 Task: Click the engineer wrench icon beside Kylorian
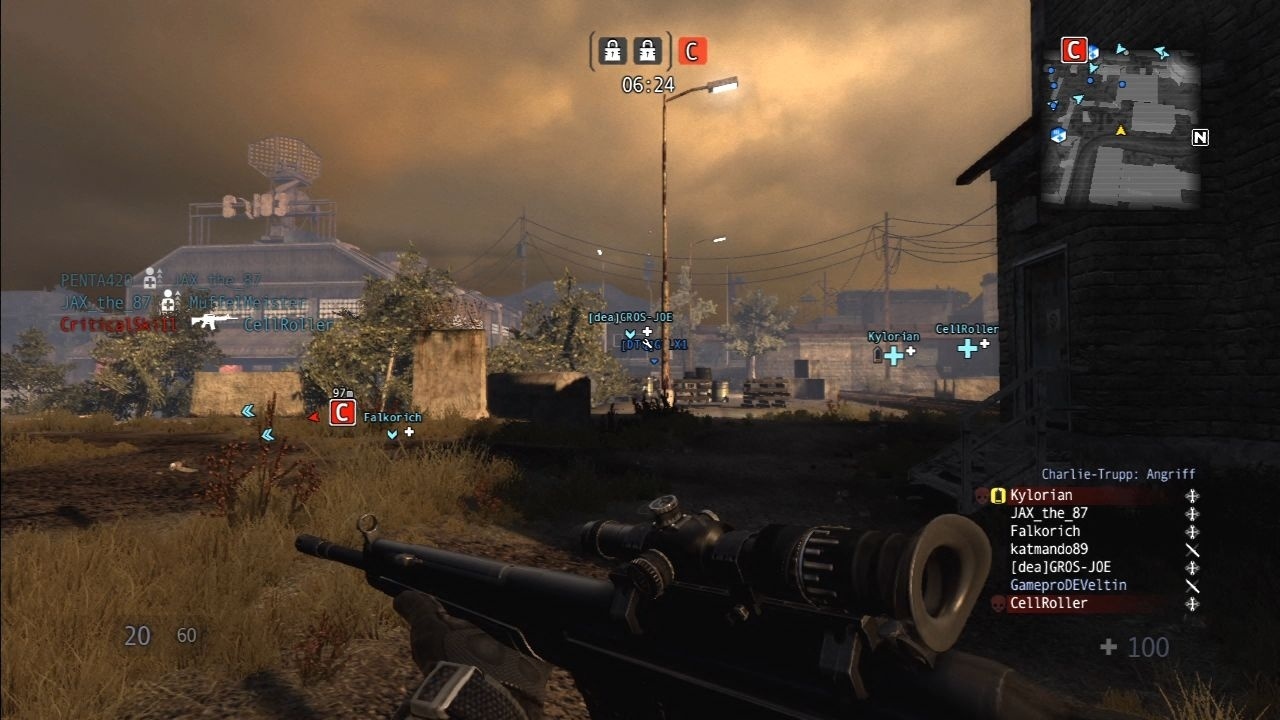pyautogui.click(x=1190, y=495)
